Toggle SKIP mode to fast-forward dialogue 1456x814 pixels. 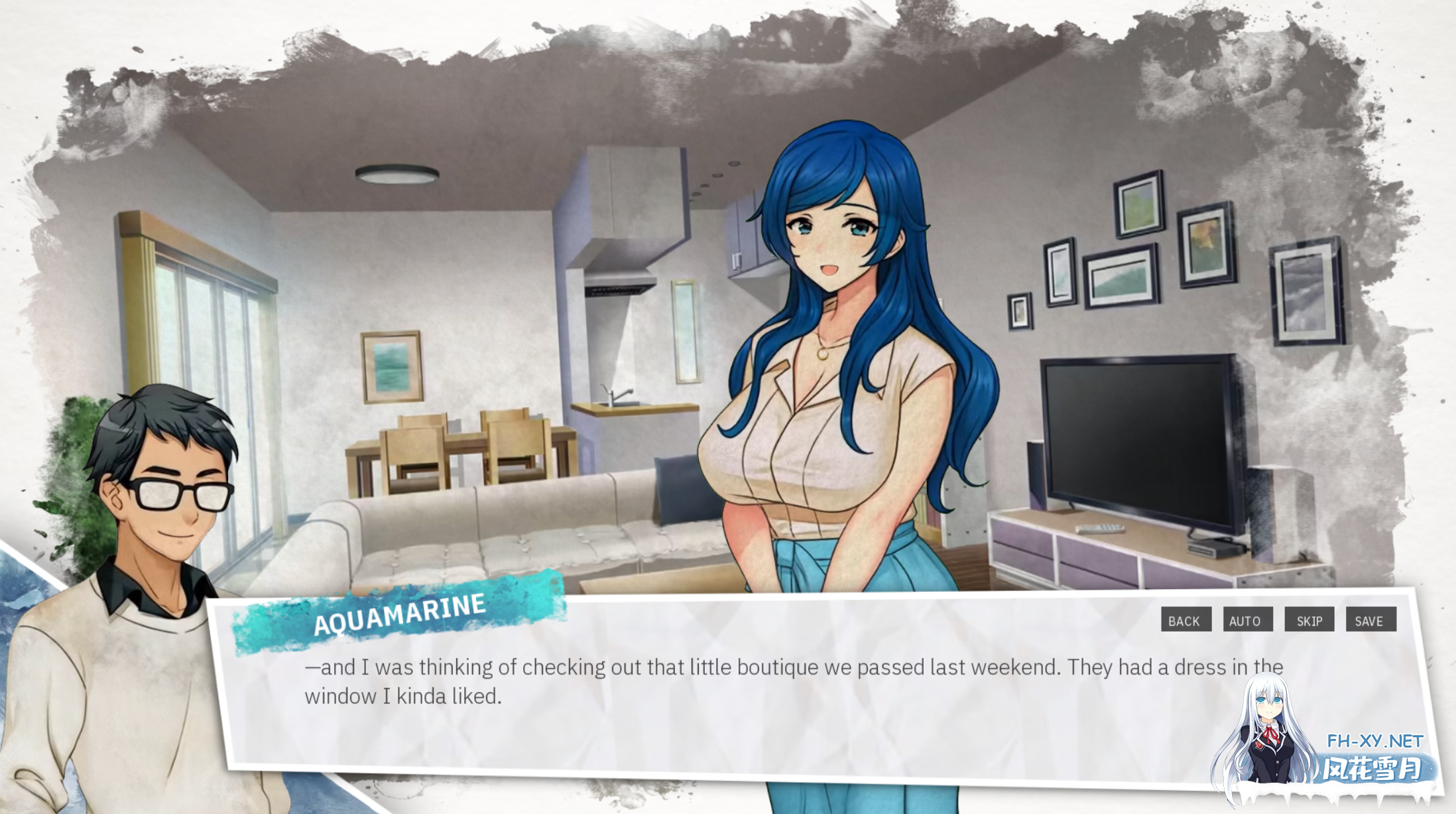[1309, 621]
